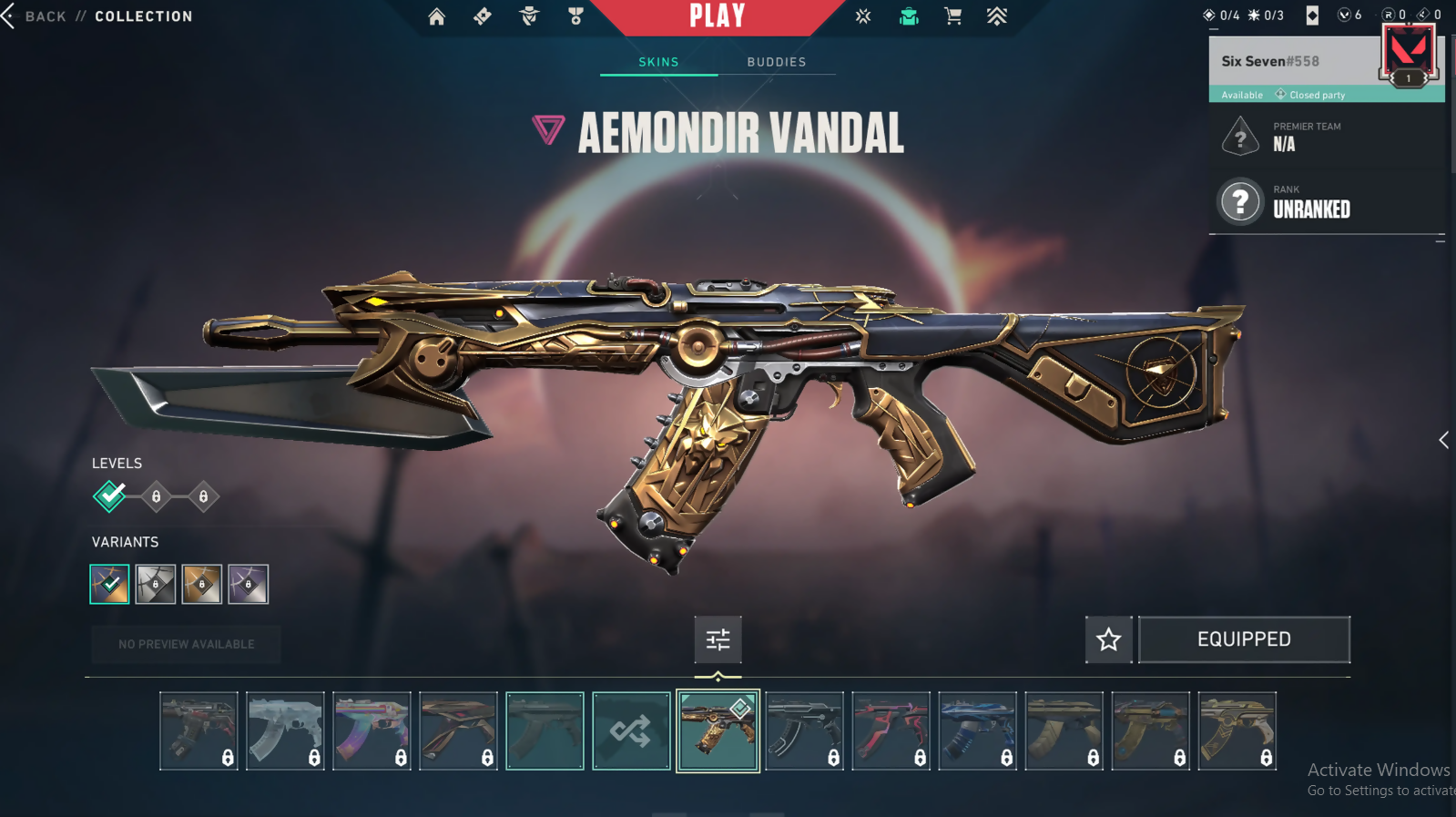Switch to the Buddies tab
1456x817 pixels.
click(x=776, y=62)
